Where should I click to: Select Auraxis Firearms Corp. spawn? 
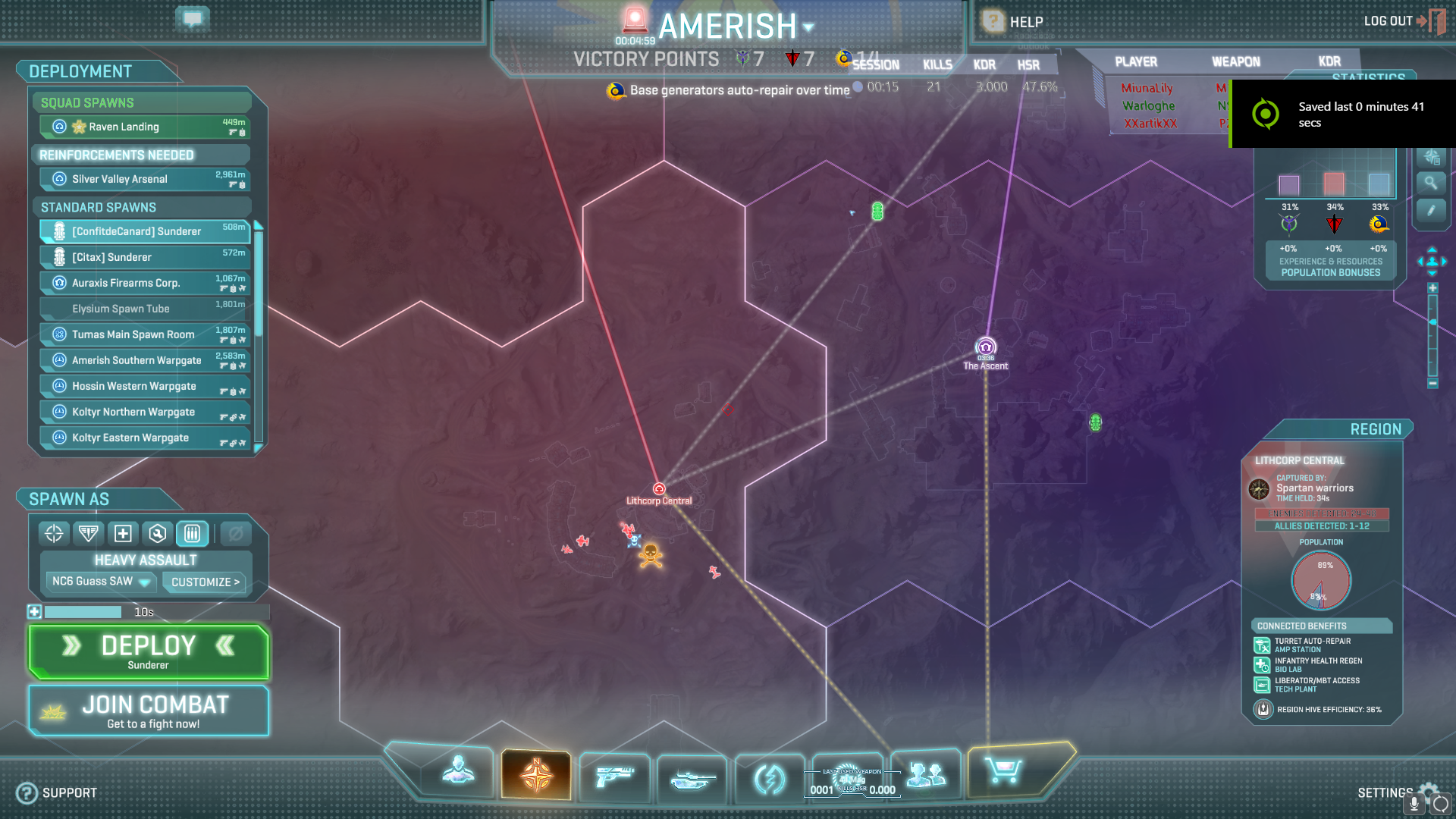click(x=145, y=283)
